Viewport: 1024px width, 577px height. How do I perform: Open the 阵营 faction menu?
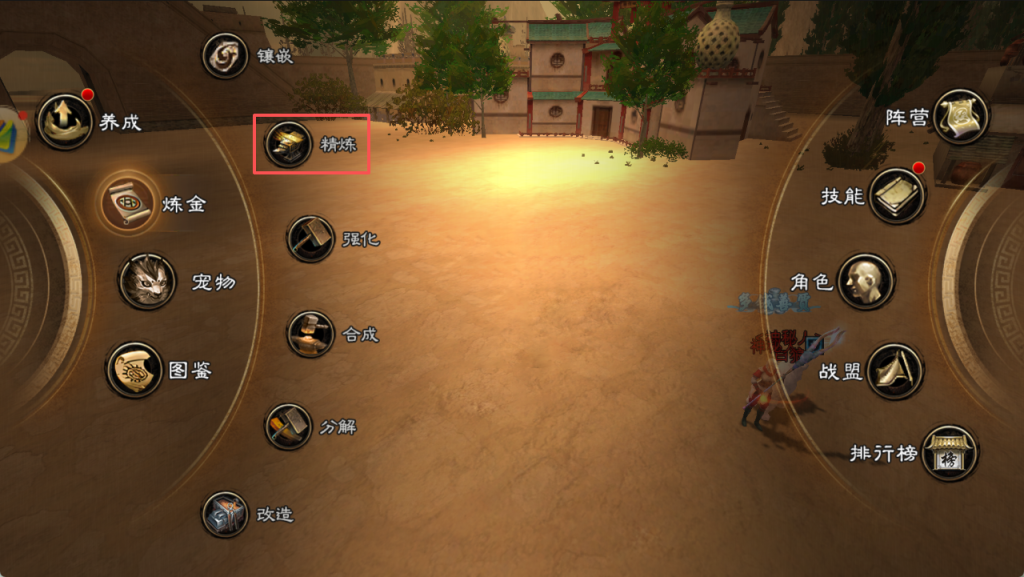click(961, 117)
